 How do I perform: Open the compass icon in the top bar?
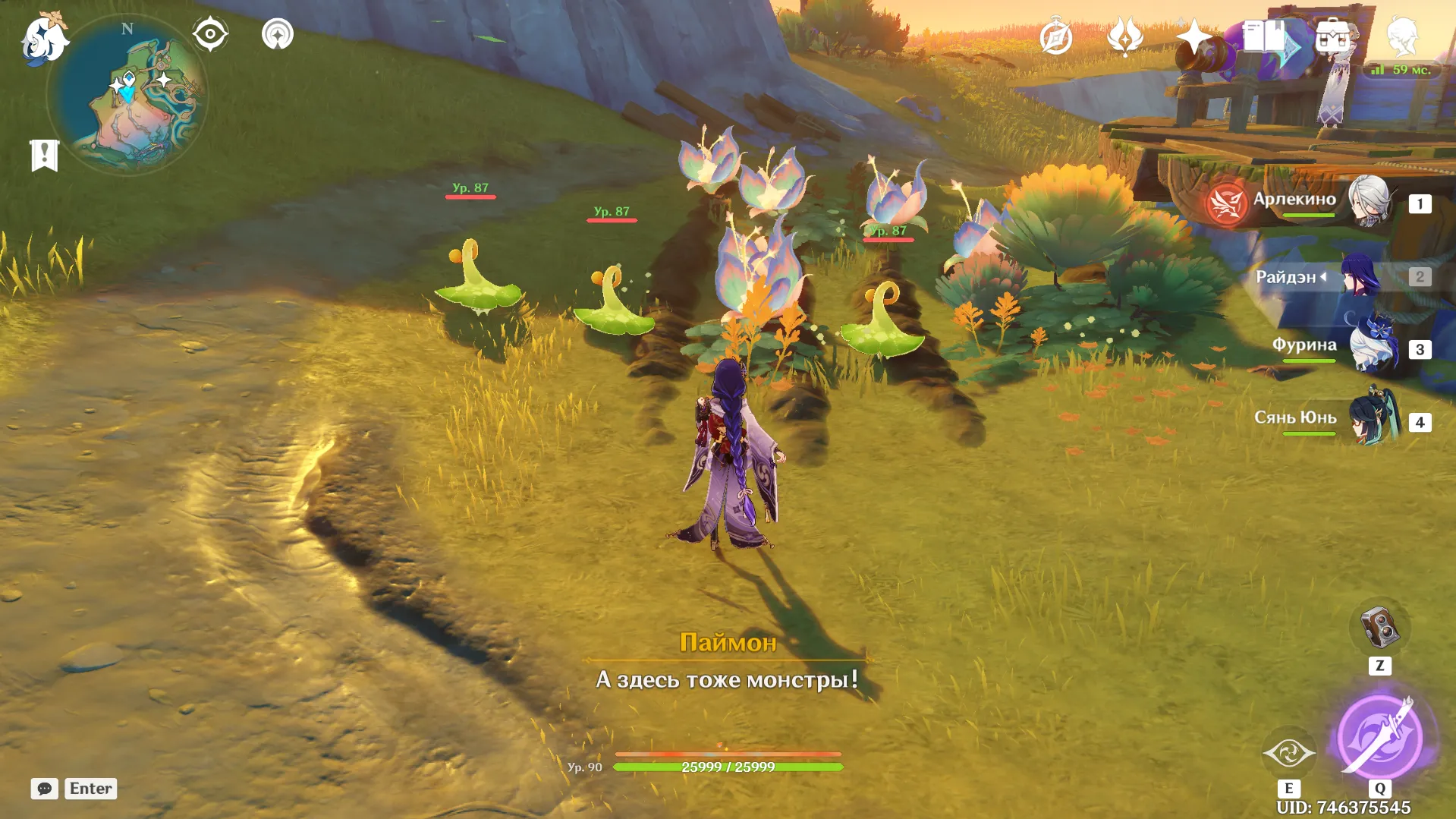[x=1055, y=37]
